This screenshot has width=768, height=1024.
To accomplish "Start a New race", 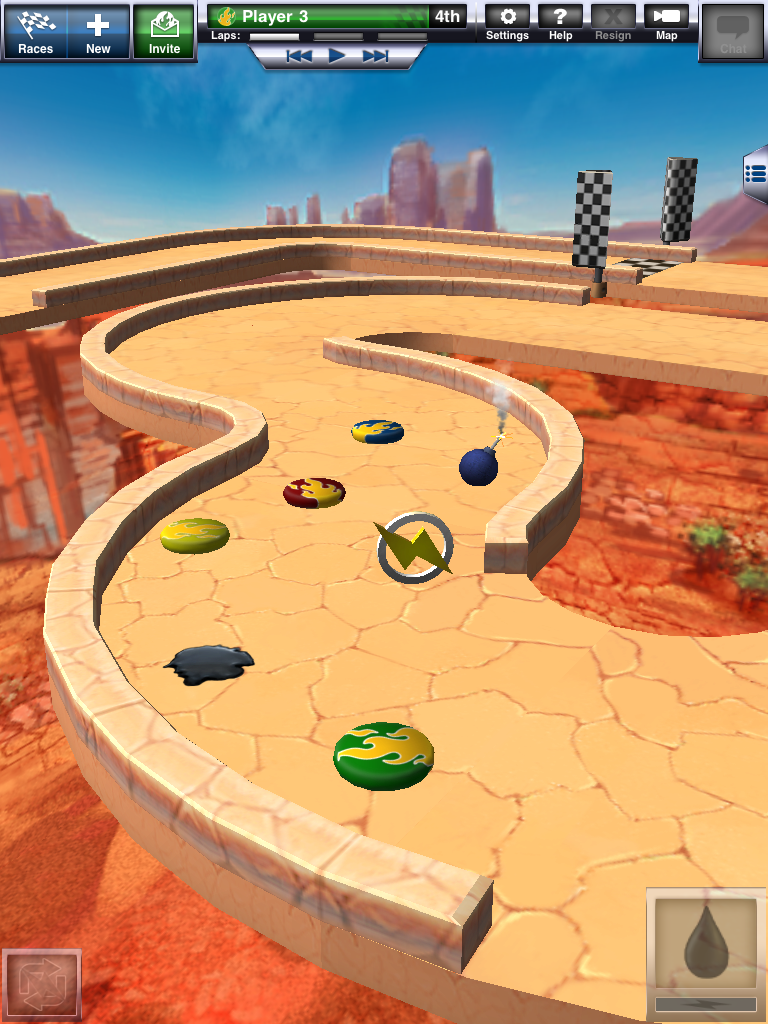I will (98, 31).
